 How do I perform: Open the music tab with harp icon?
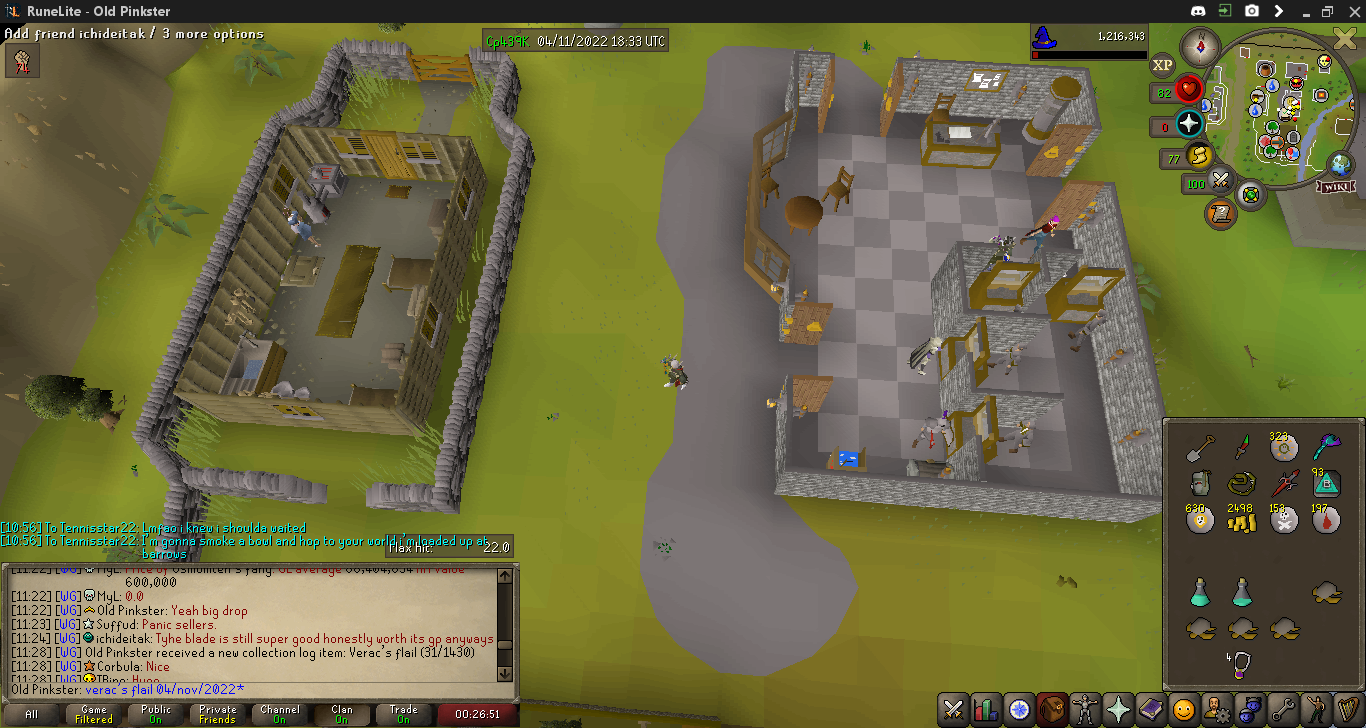tap(1349, 709)
